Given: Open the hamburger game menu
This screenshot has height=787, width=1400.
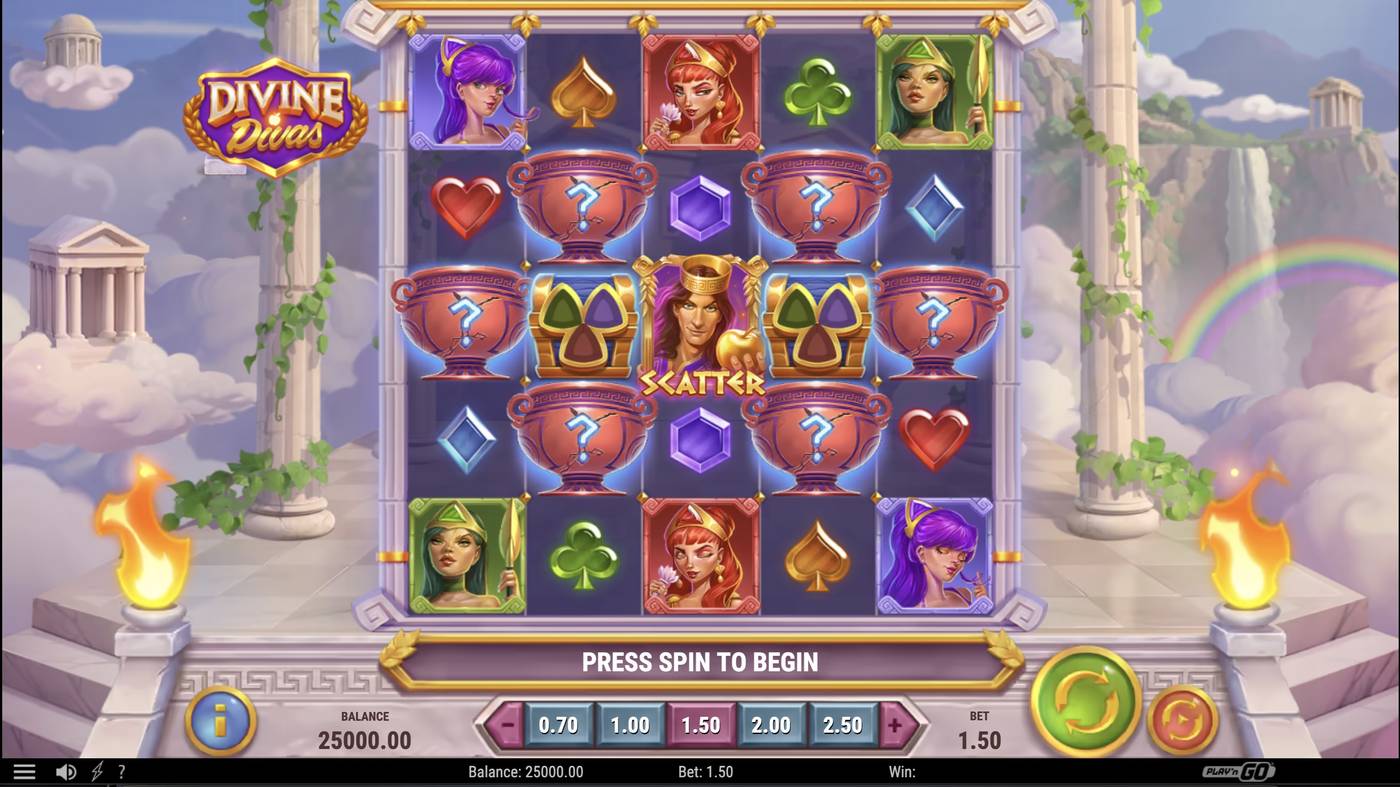Looking at the screenshot, I should point(26,770).
